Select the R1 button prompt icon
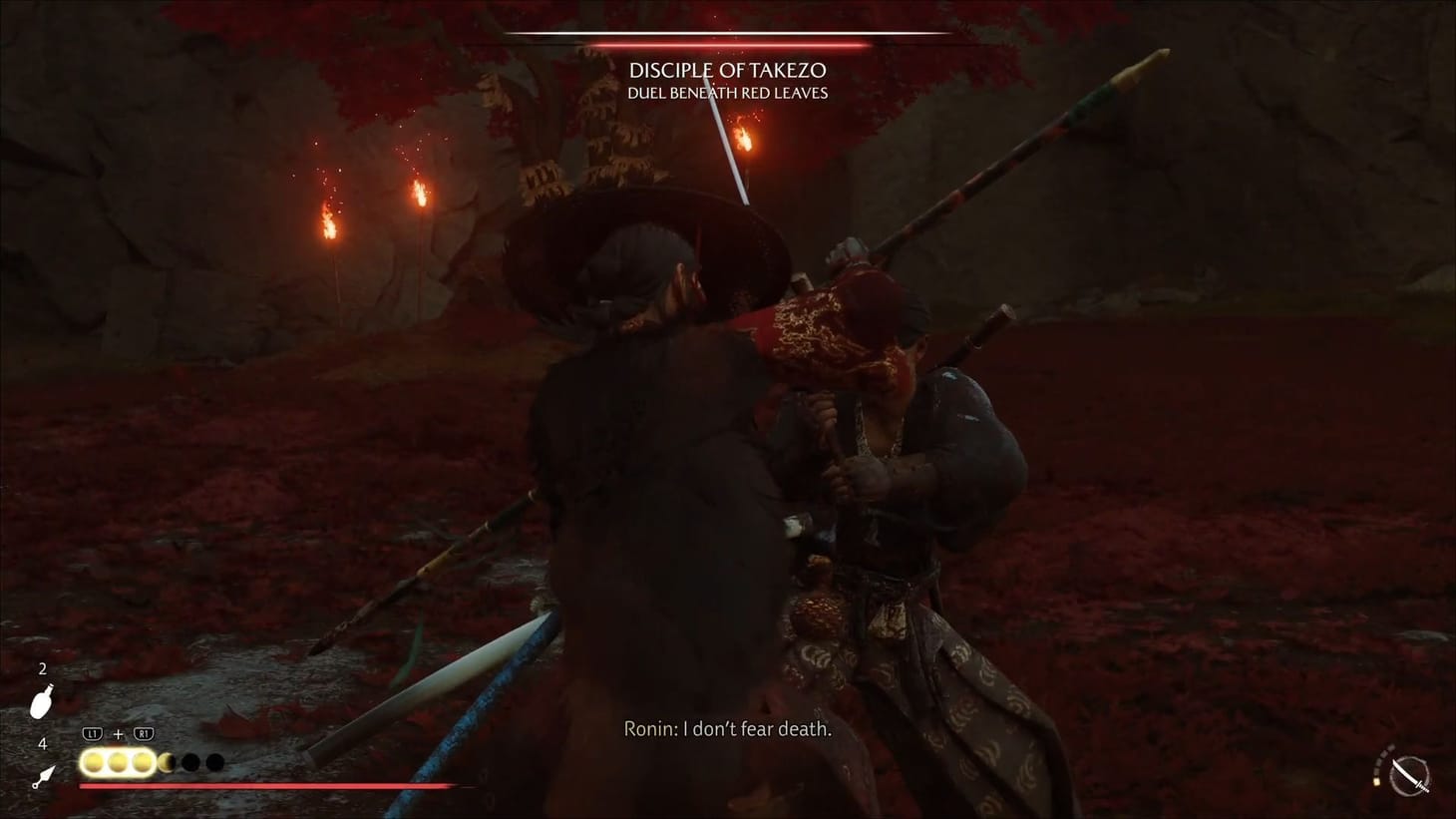 tap(143, 733)
